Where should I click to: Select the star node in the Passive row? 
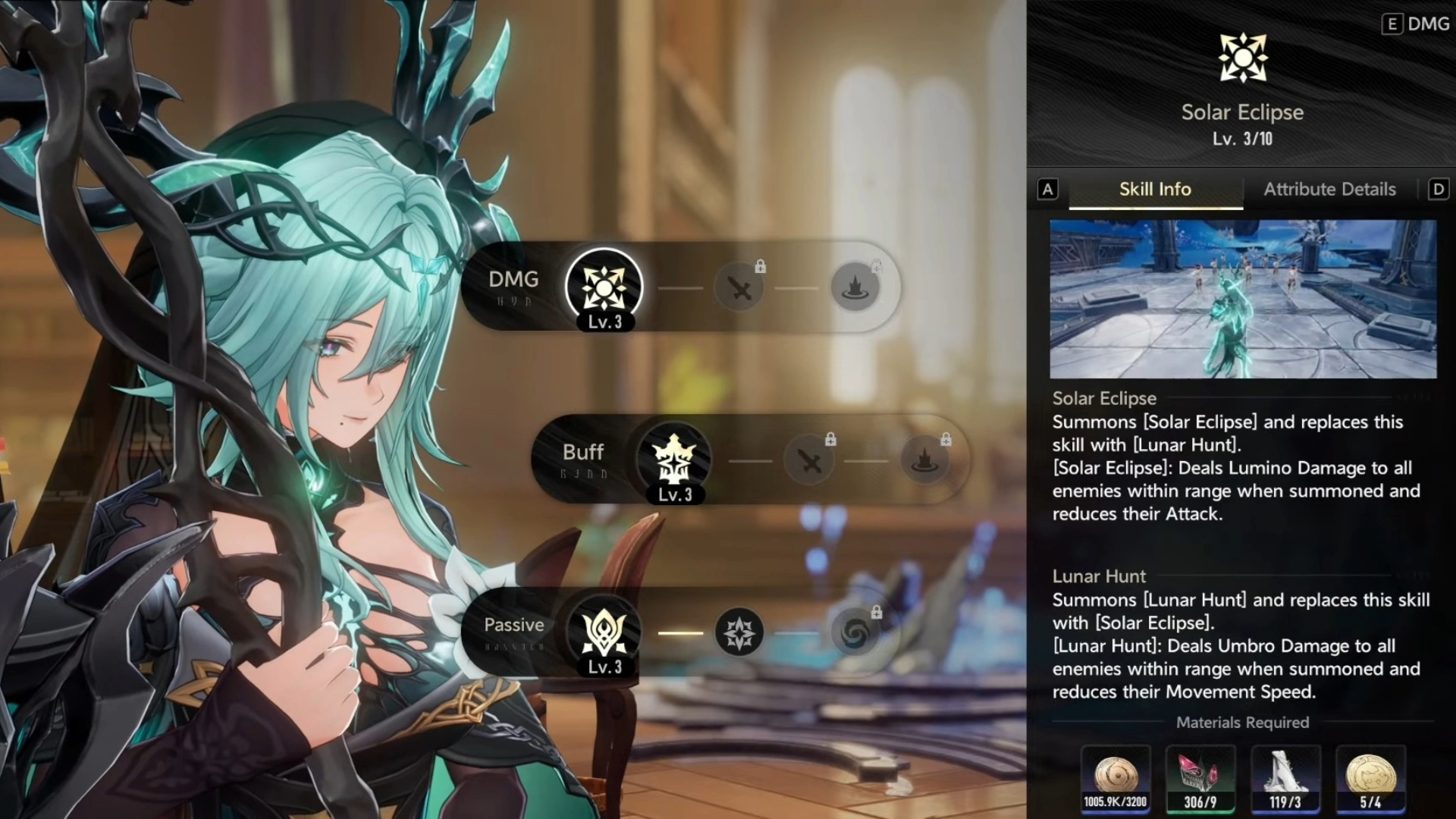[x=738, y=631]
